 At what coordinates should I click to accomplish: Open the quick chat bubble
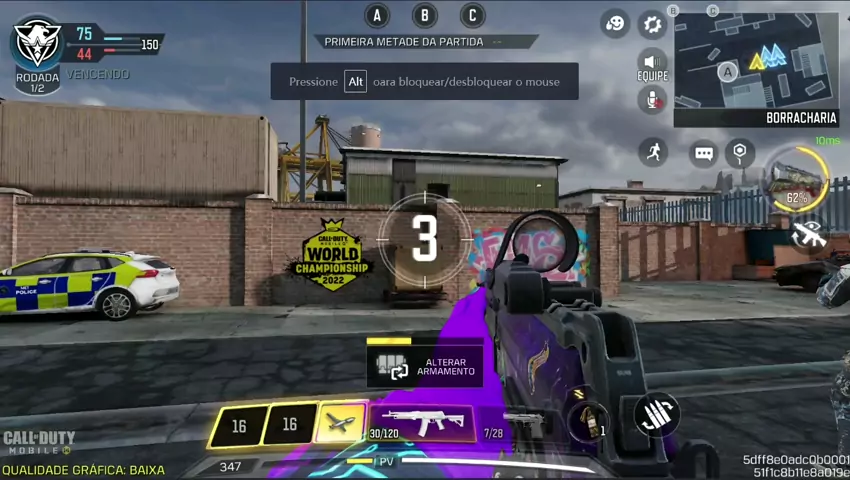click(704, 153)
